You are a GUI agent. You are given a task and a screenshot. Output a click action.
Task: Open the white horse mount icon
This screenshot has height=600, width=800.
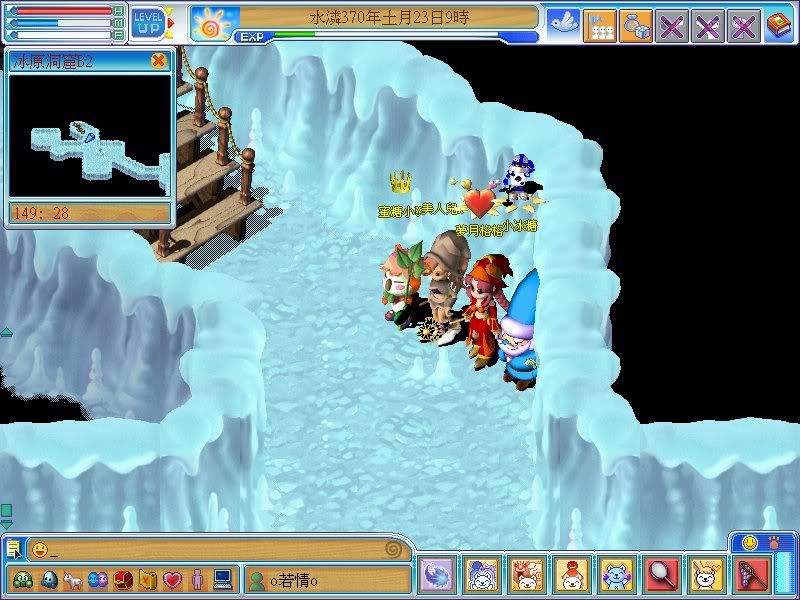point(73,579)
